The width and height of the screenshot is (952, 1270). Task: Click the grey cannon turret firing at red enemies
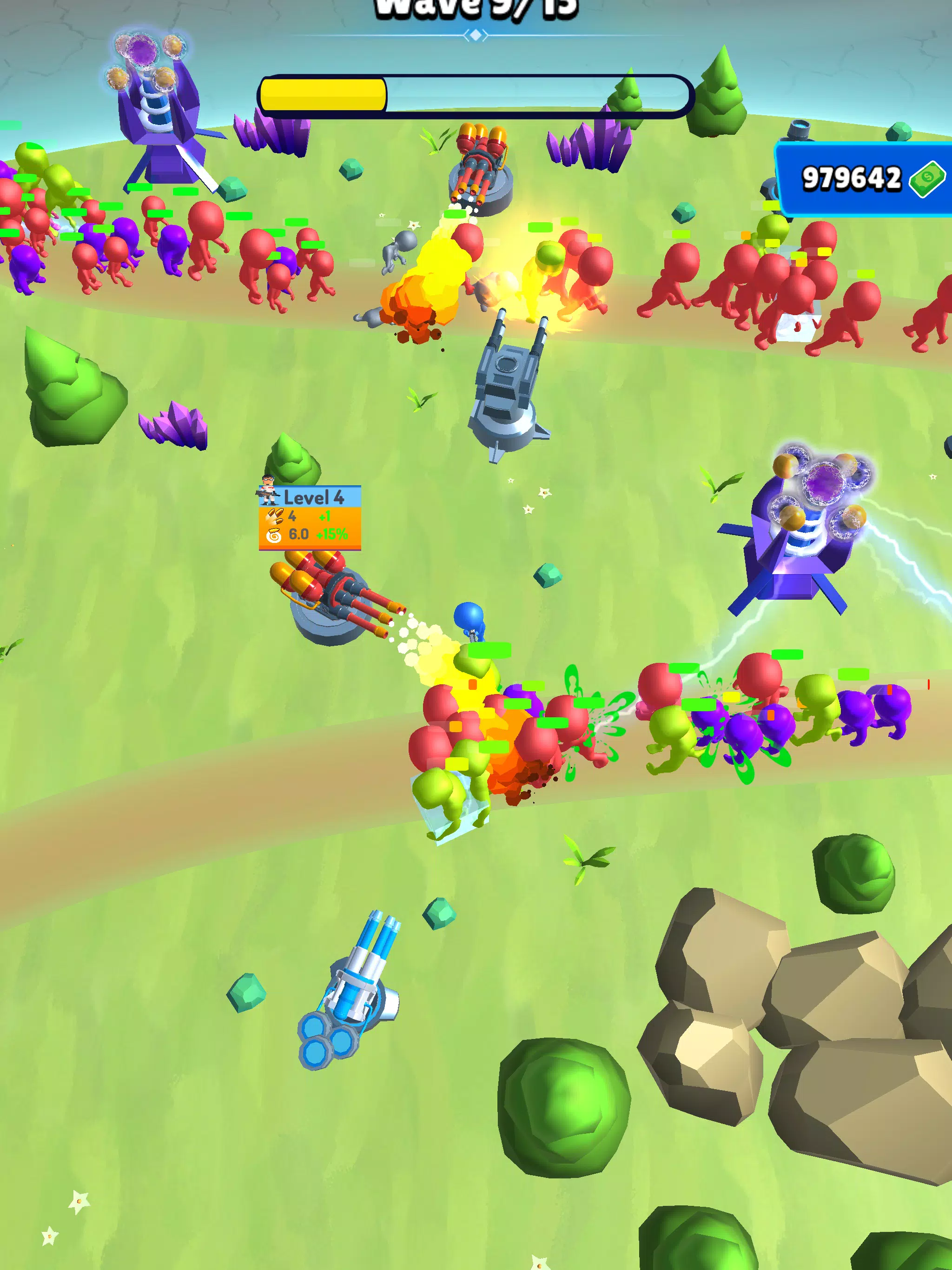click(x=508, y=379)
